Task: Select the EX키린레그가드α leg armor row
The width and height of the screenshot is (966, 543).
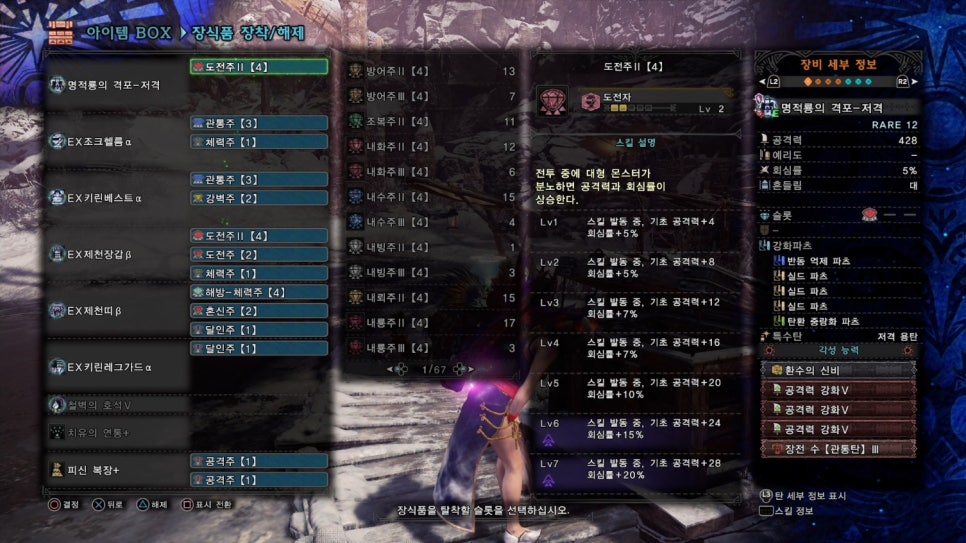Action: [115, 366]
